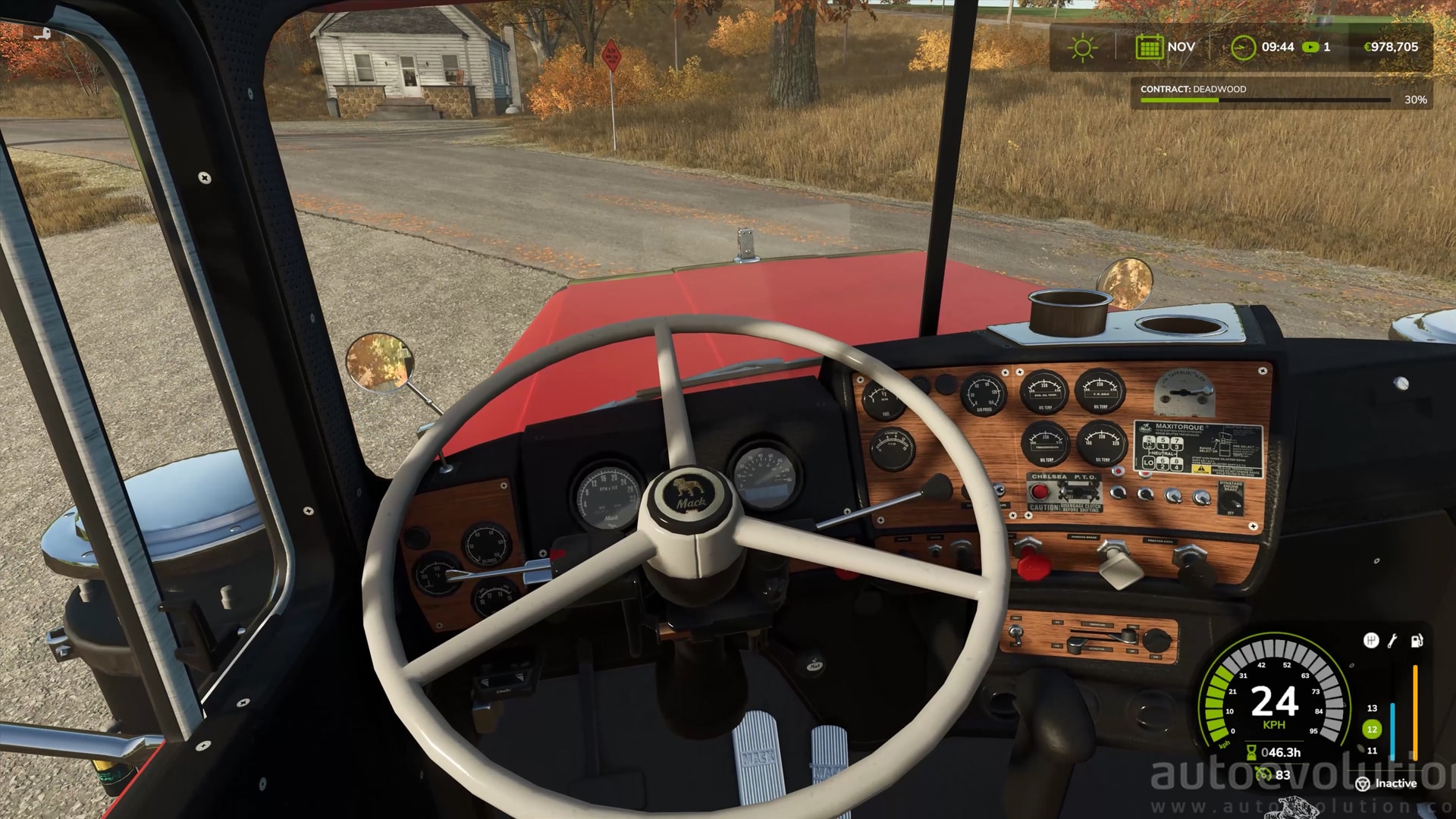The image size is (1456, 819).
Task: Open the calendar icon showing NOV
Action: [x=1149, y=47]
